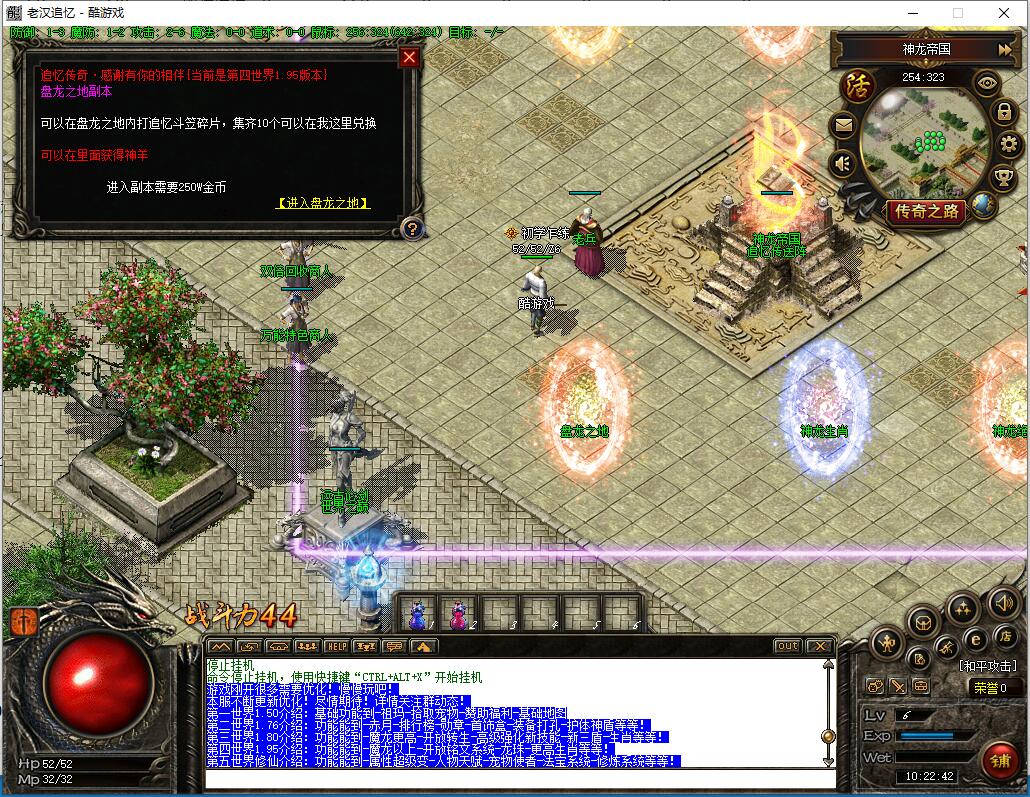1030x797 pixels.
Task: Open the character figure icon
Action: point(887,643)
